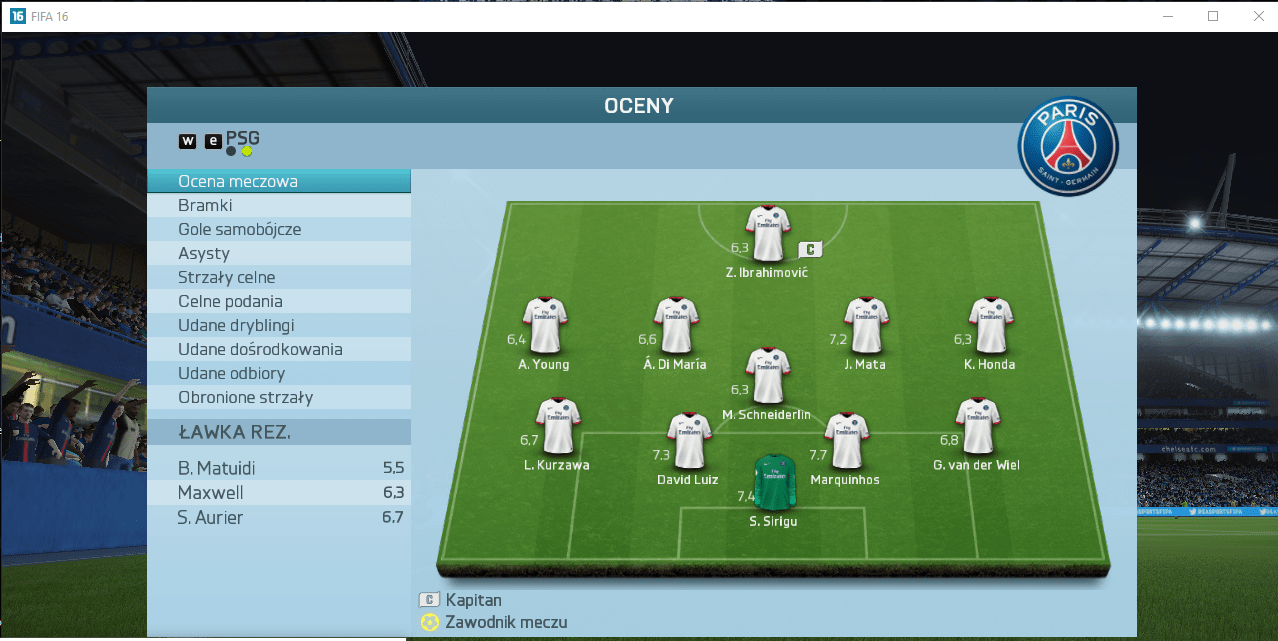The height and width of the screenshot is (641, 1278).
Task: Show the Asysty ratings
Action: point(278,254)
